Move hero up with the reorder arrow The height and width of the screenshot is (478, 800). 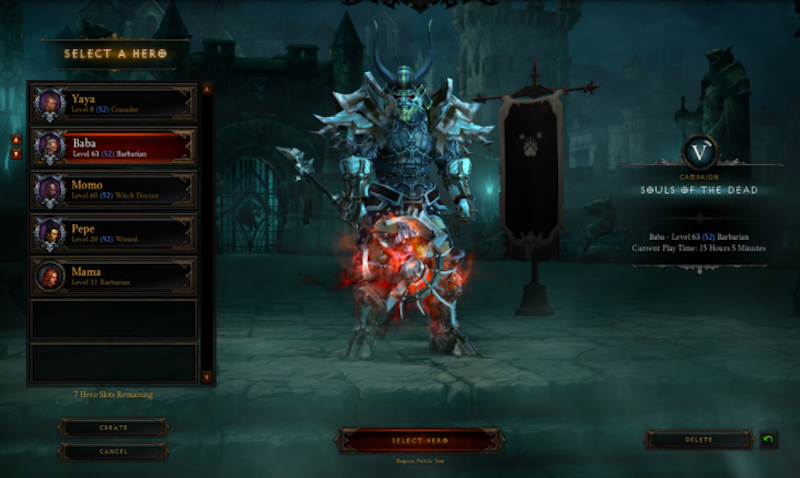click(x=16, y=140)
